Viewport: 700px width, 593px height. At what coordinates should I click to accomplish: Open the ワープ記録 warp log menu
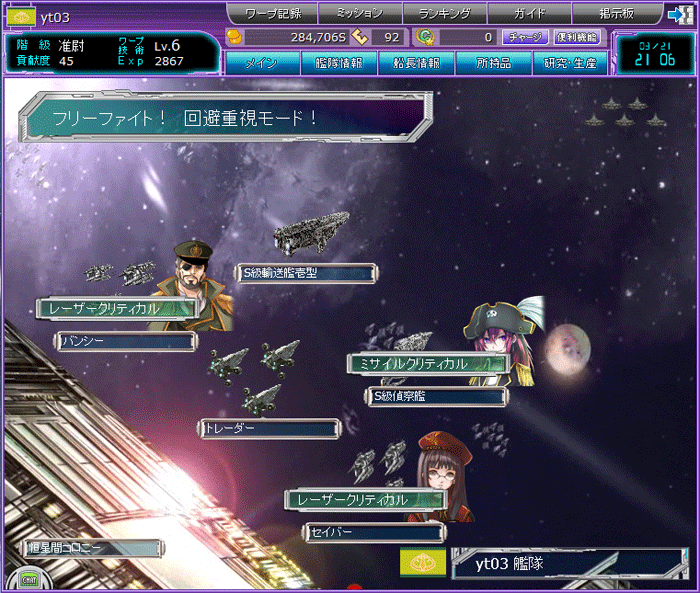pyautogui.click(x=273, y=13)
